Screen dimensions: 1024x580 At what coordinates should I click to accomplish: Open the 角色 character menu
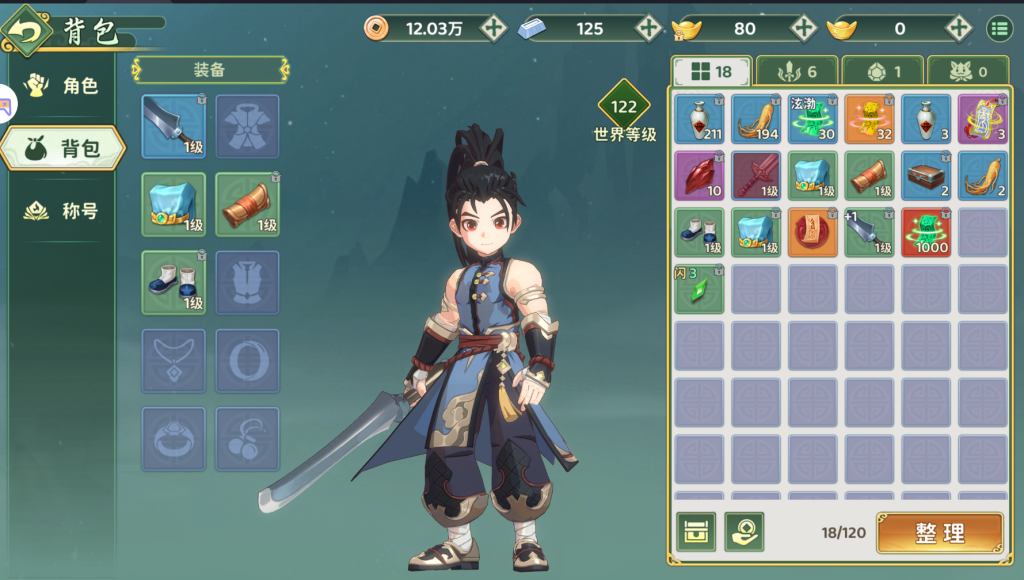[64, 86]
